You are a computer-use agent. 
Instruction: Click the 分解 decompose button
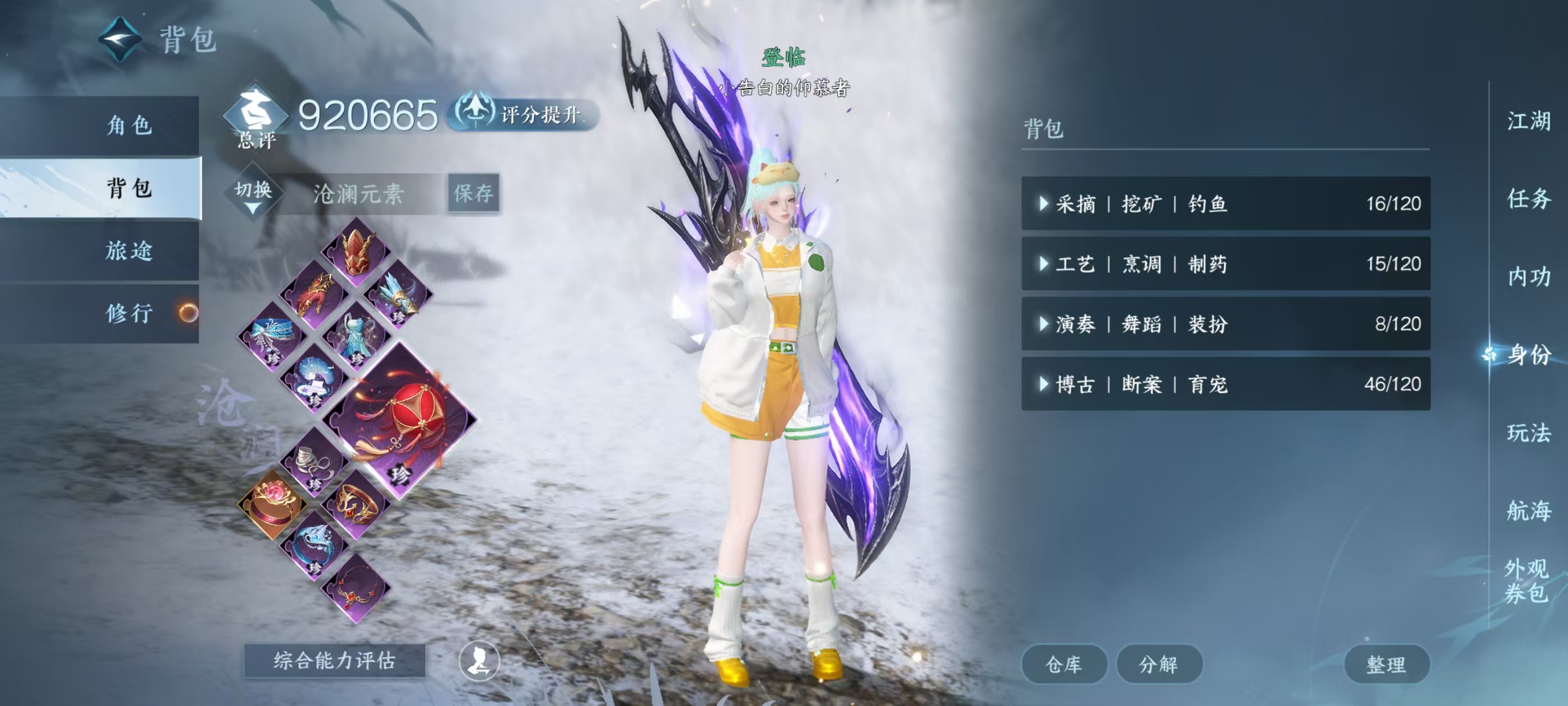[1158, 664]
